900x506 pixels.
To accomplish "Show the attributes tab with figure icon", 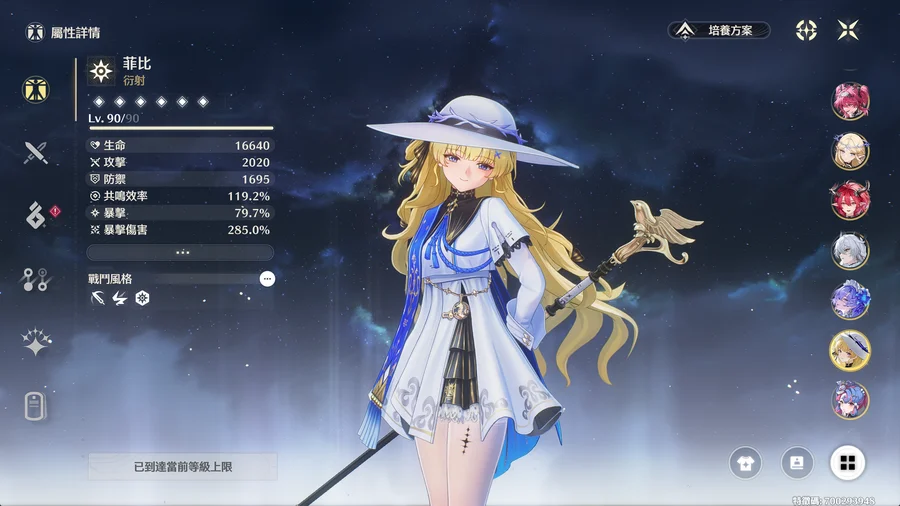I will coord(36,89).
